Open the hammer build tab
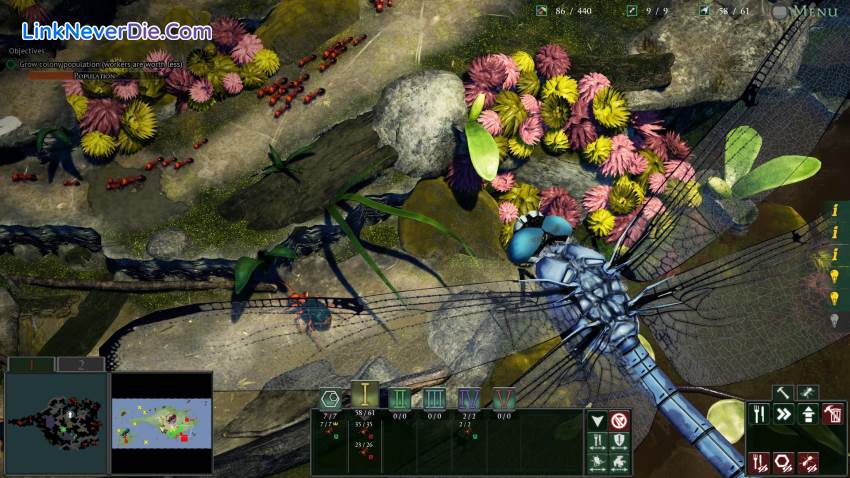This screenshot has height=478, width=850. coord(783,392)
